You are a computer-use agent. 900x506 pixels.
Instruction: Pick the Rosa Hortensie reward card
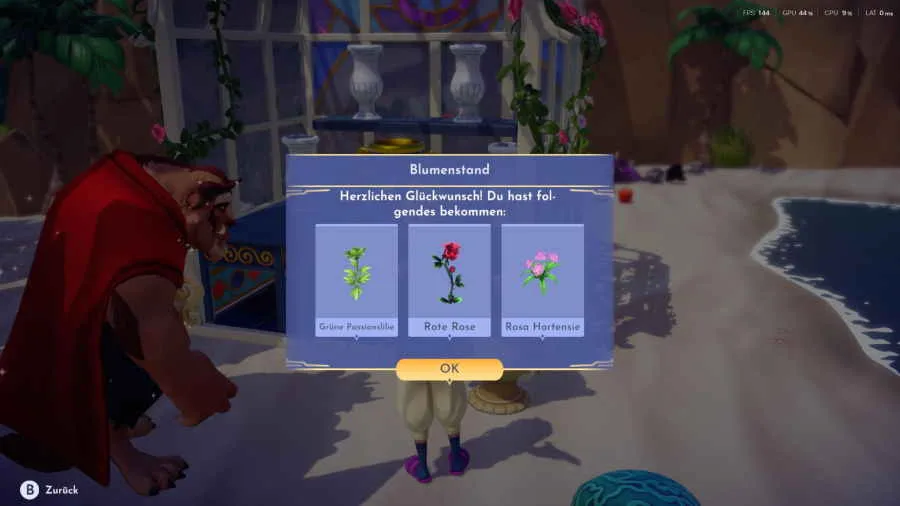click(542, 280)
